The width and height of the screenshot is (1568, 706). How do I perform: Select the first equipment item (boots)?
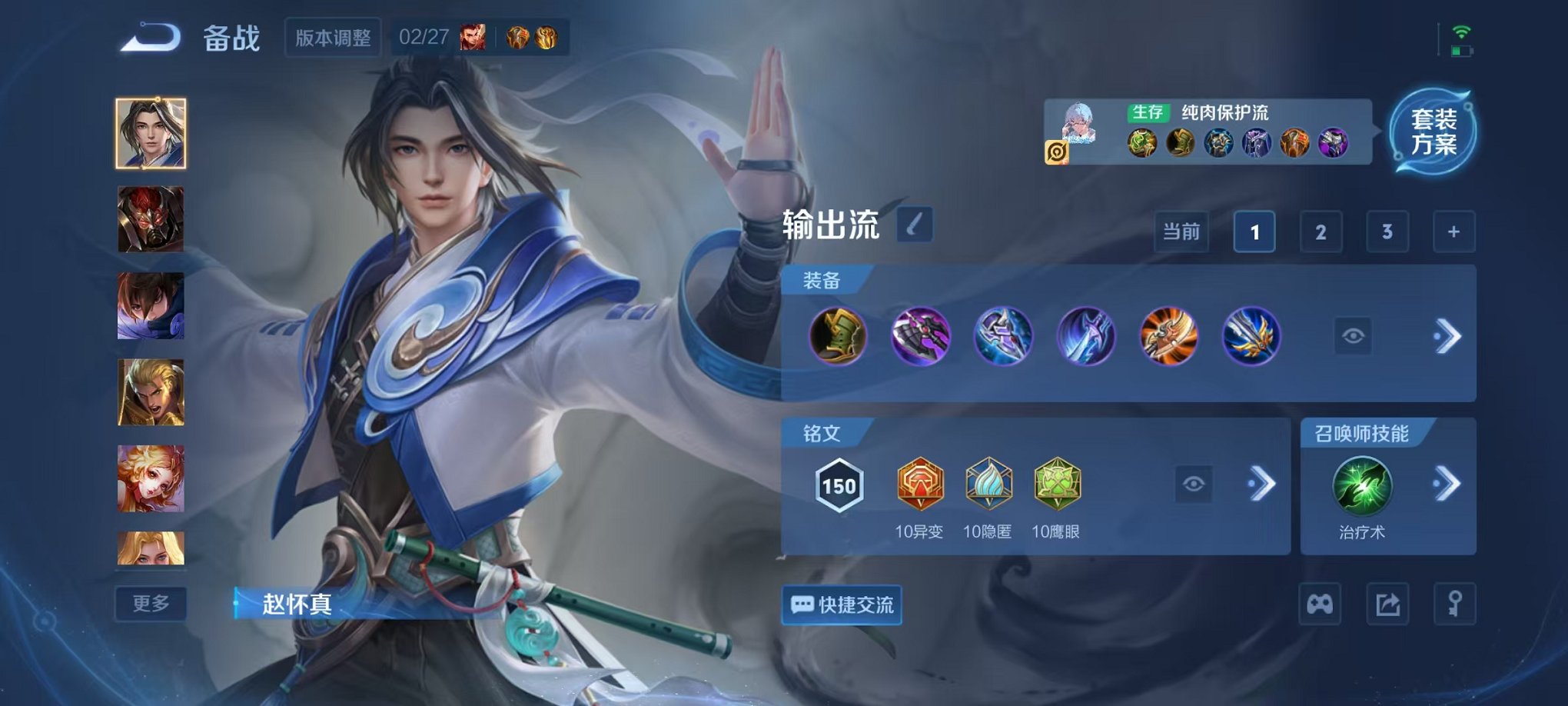[x=838, y=336]
